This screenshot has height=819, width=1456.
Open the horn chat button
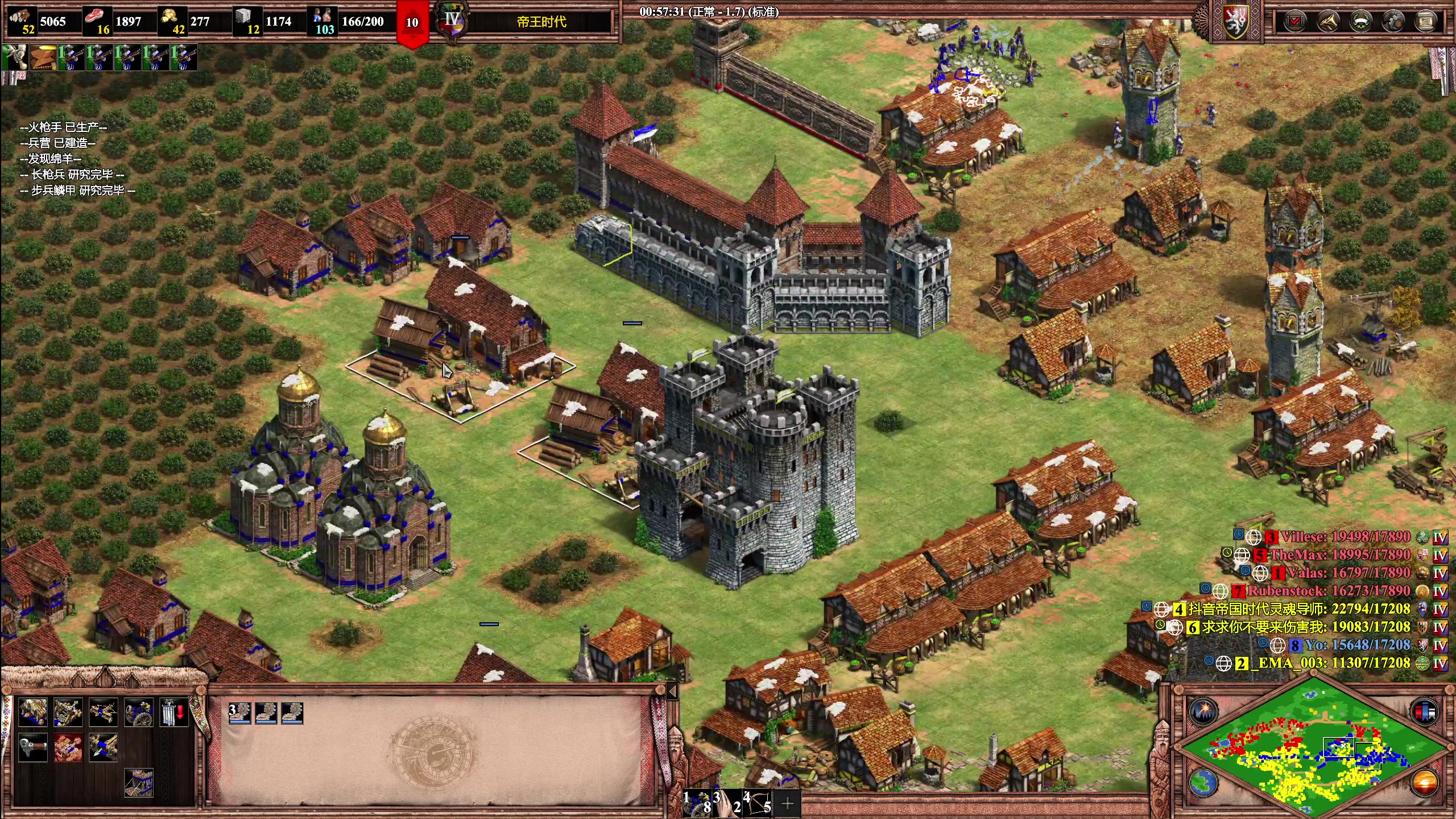1328,22
